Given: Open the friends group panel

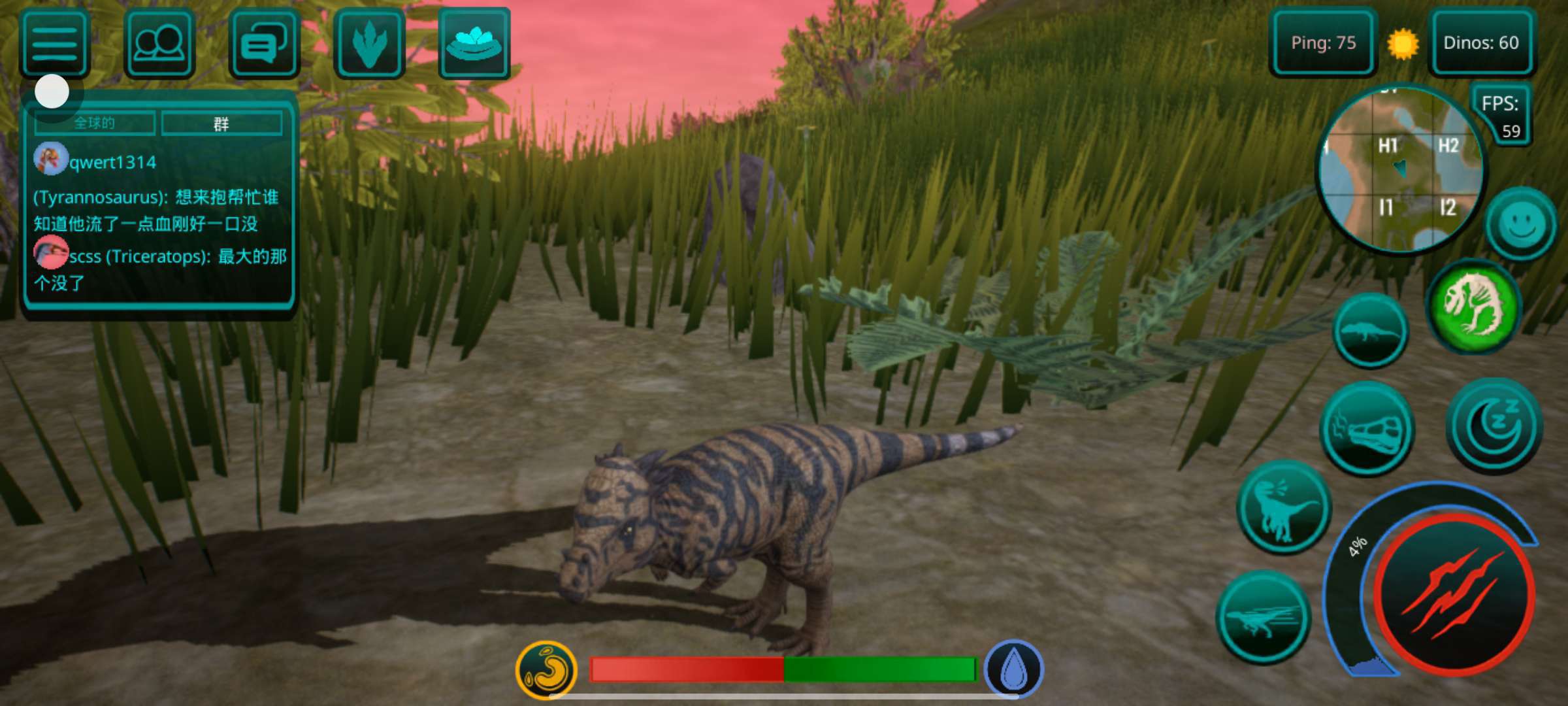Looking at the screenshot, I should (x=159, y=44).
